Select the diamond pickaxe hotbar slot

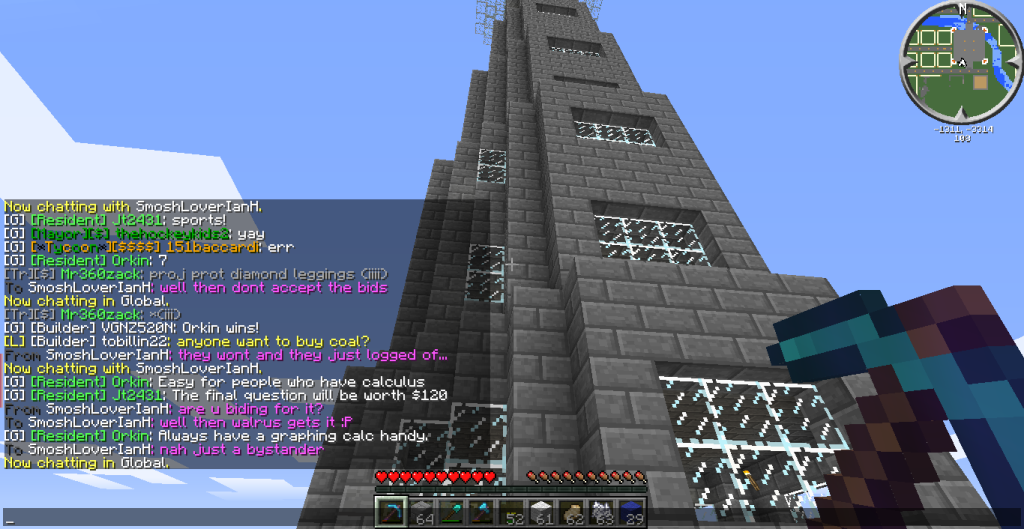coord(391,510)
